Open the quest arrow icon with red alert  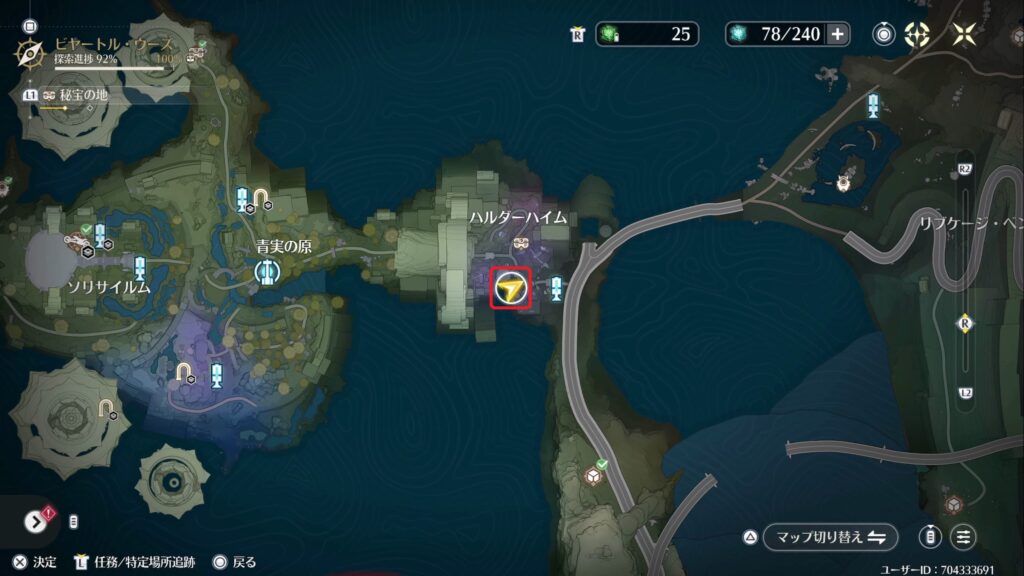tap(36, 521)
